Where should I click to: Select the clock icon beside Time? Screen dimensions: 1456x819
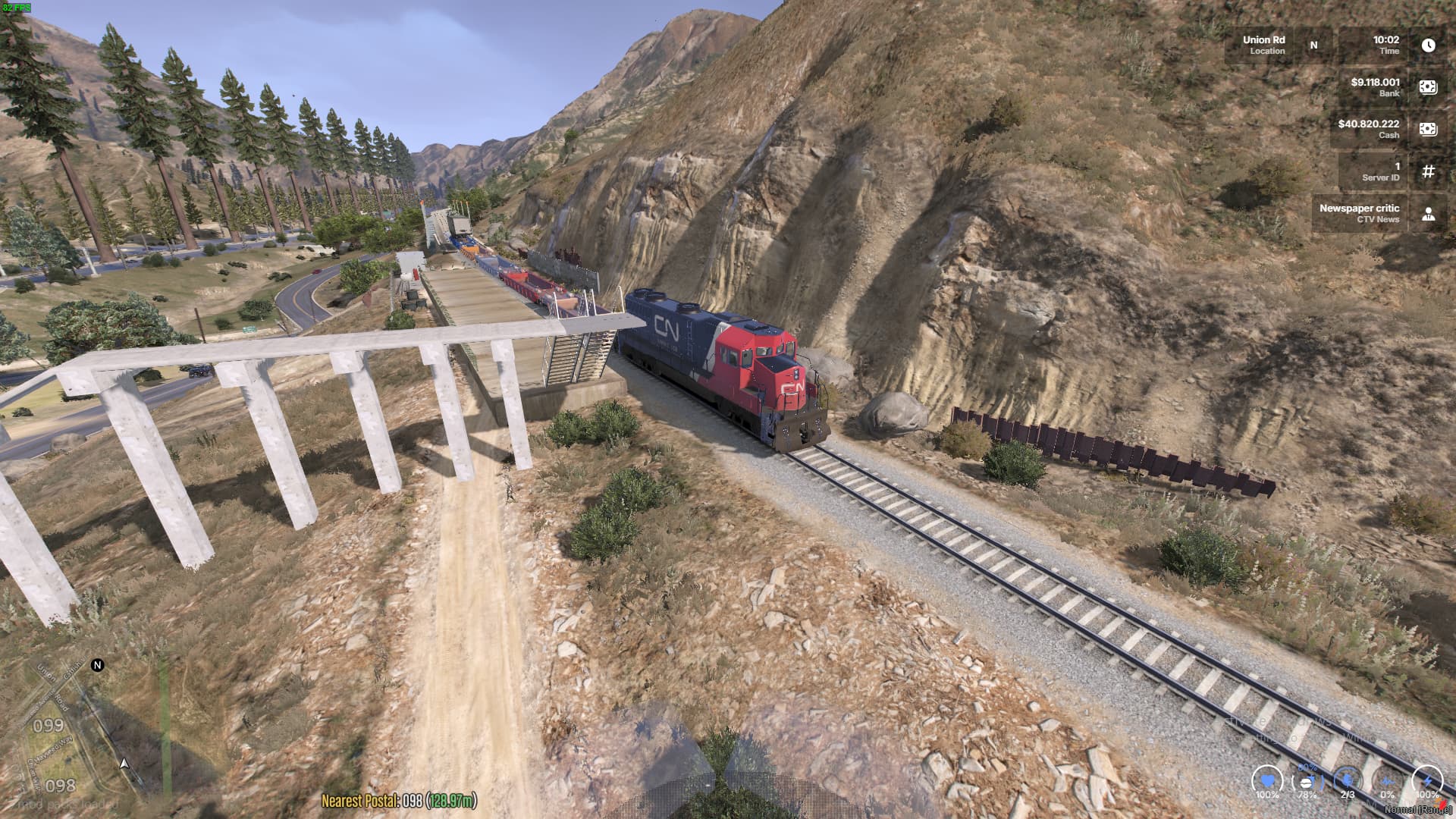tap(1428, 45)
